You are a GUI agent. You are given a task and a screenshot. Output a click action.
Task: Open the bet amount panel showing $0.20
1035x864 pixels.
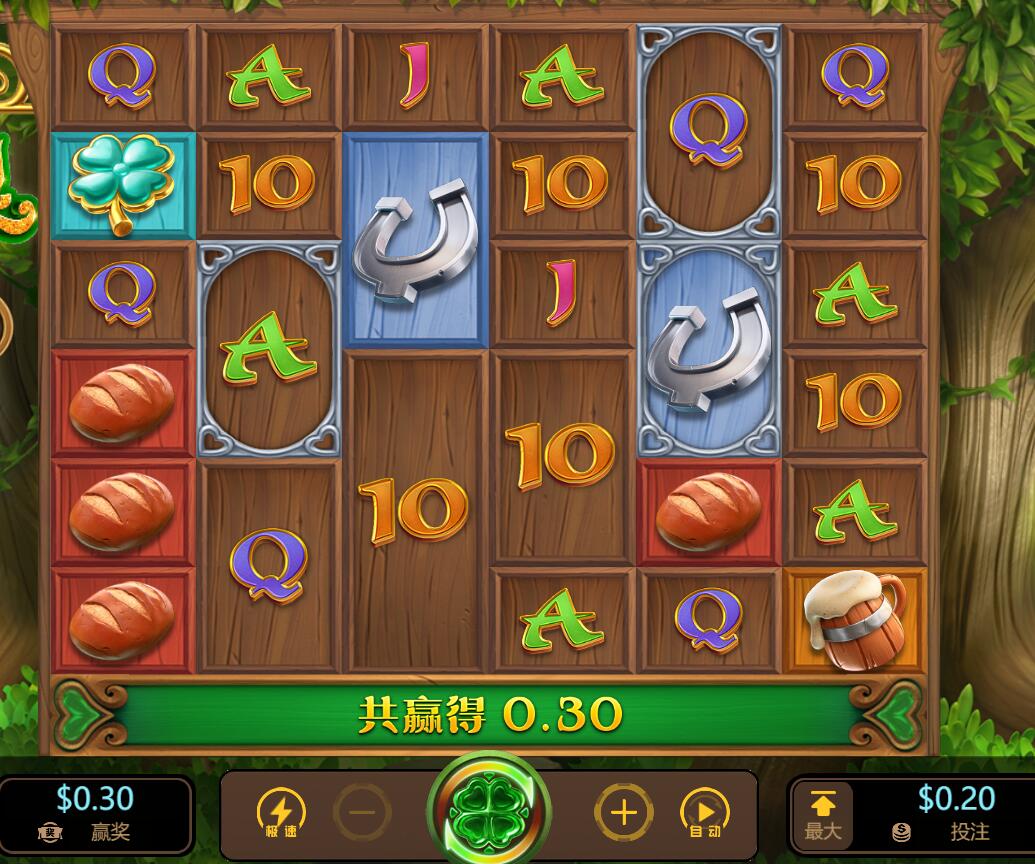947,812
